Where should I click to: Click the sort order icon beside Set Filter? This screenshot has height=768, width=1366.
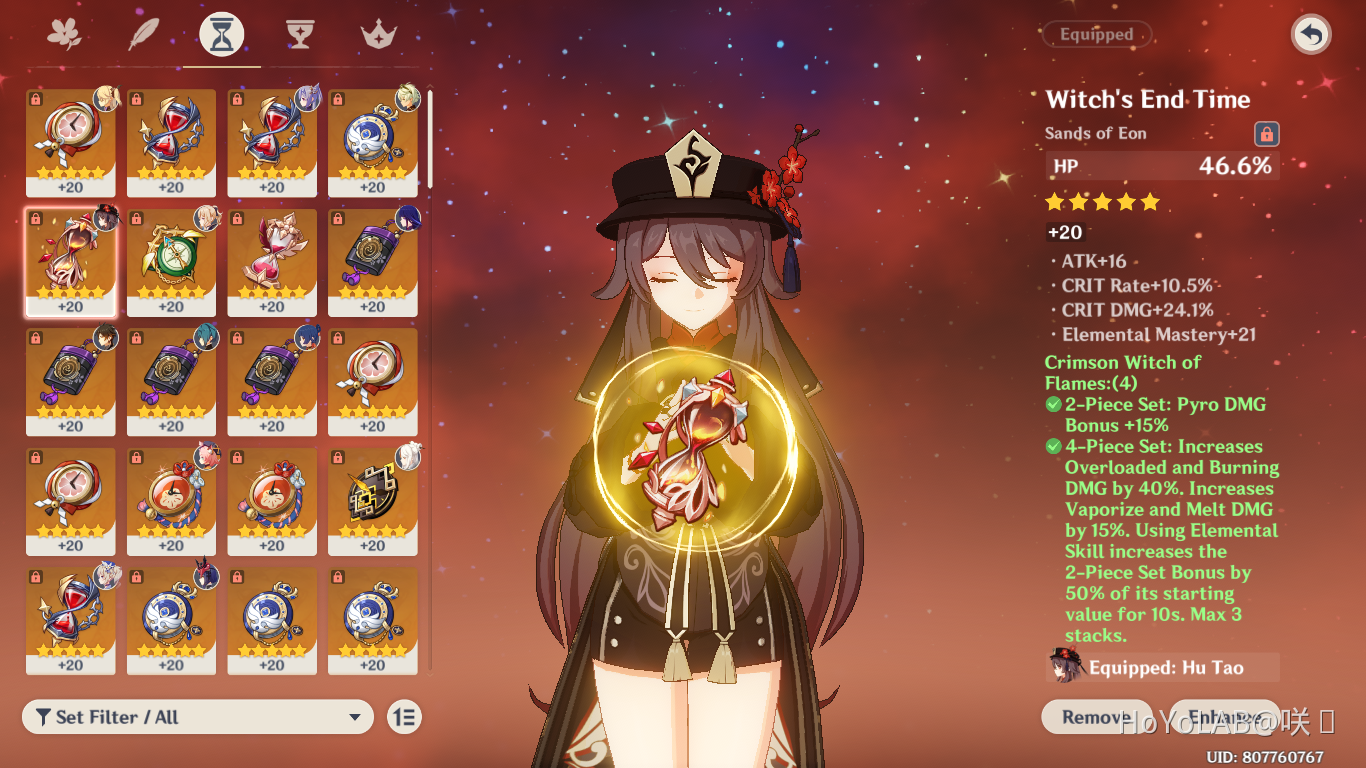point(403,717)
